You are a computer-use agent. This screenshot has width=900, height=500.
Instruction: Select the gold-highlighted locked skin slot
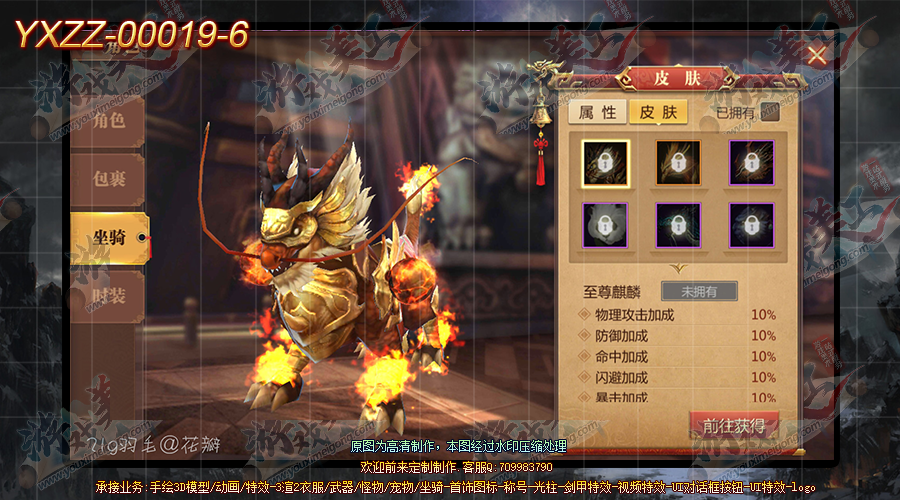pyautogui.click(x=605, y=162)
